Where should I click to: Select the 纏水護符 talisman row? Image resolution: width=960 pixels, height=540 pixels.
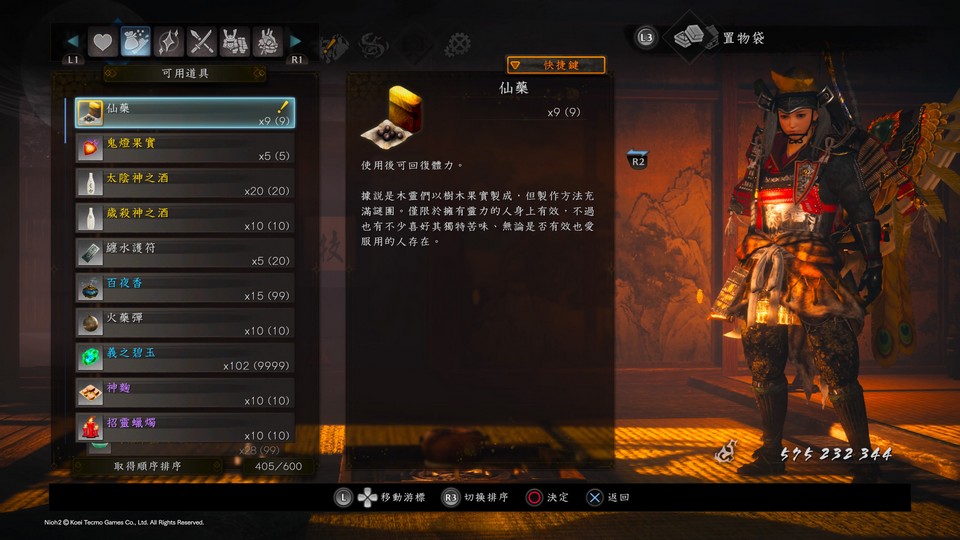tap(185, 253)
